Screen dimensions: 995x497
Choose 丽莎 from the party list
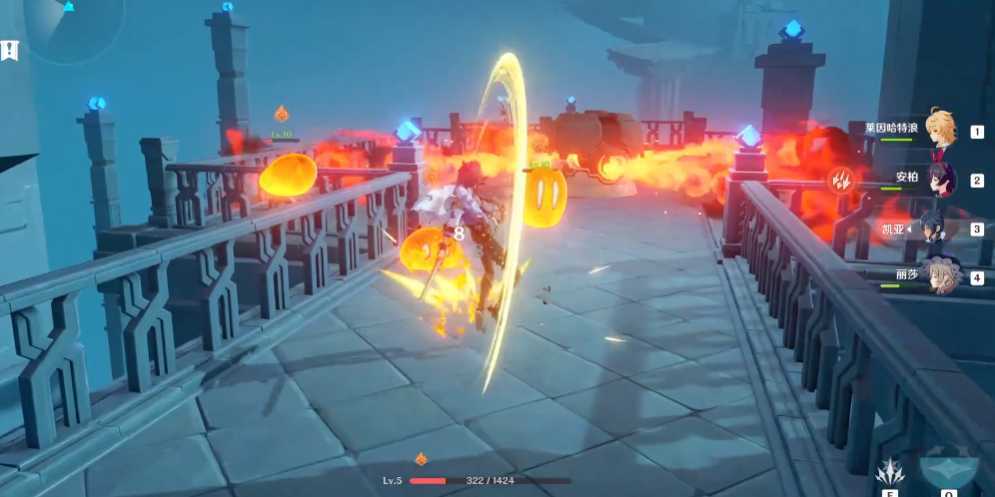tap(940, 275)
